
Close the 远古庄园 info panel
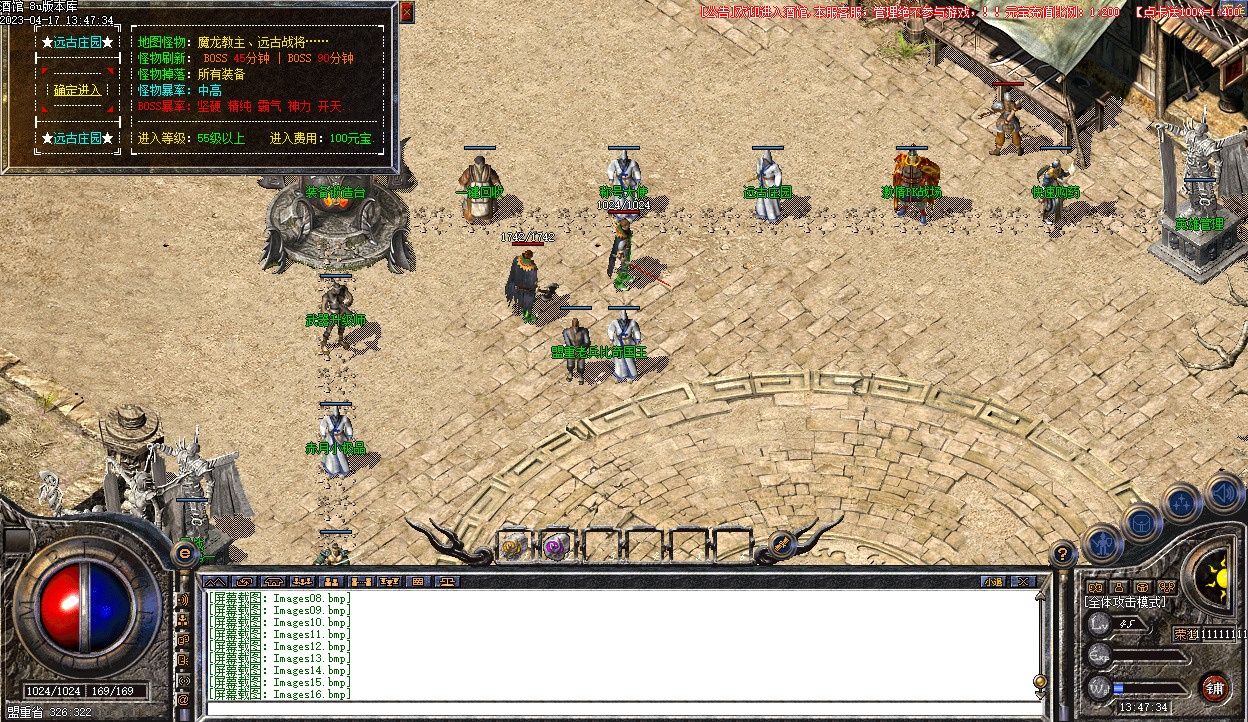pos(407,13)
